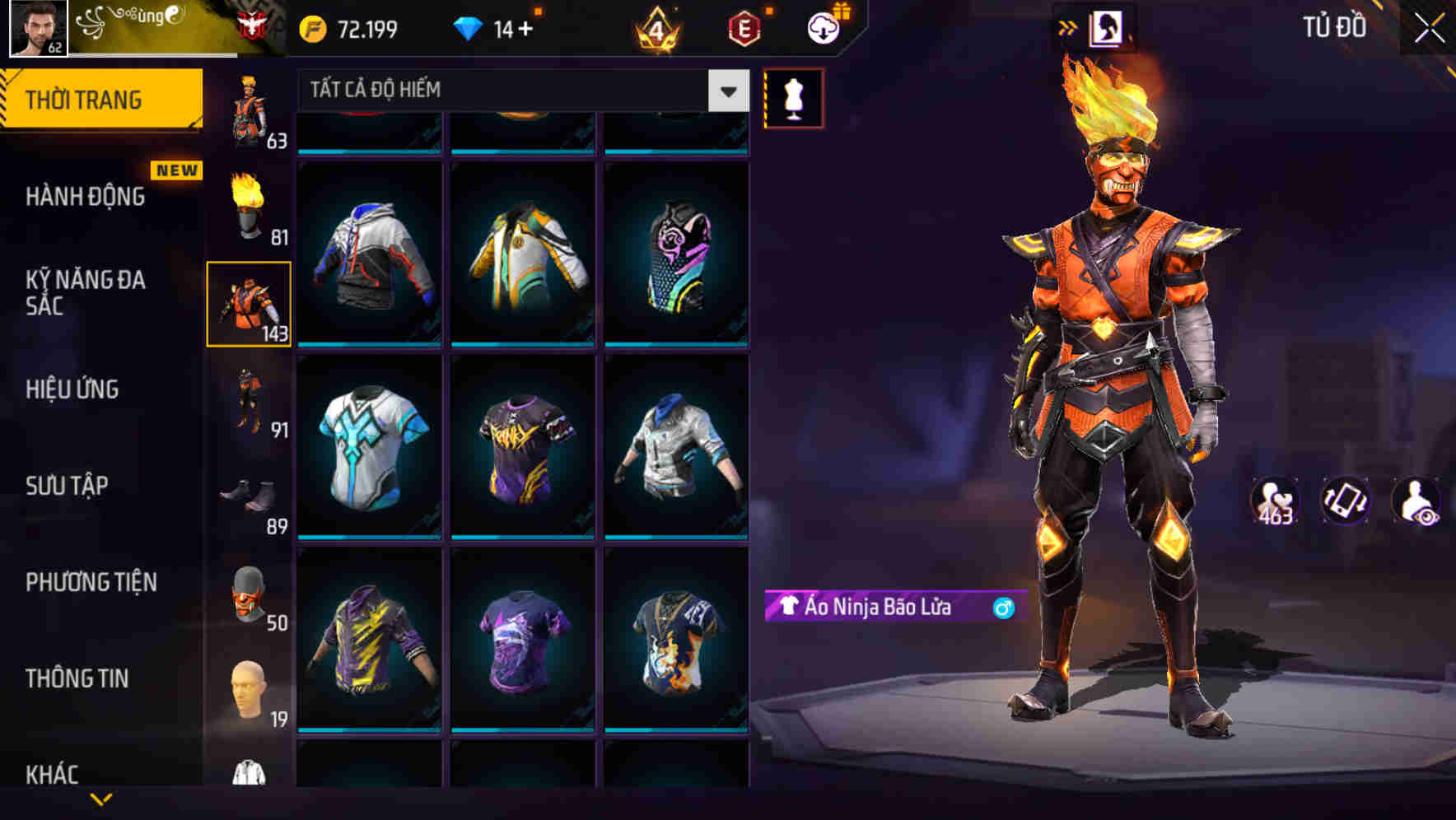Image resolution: width=1456 pixels, height=820 pixels.
Task: Click the double chevron next to character card
Action: tap(1067, 26)
